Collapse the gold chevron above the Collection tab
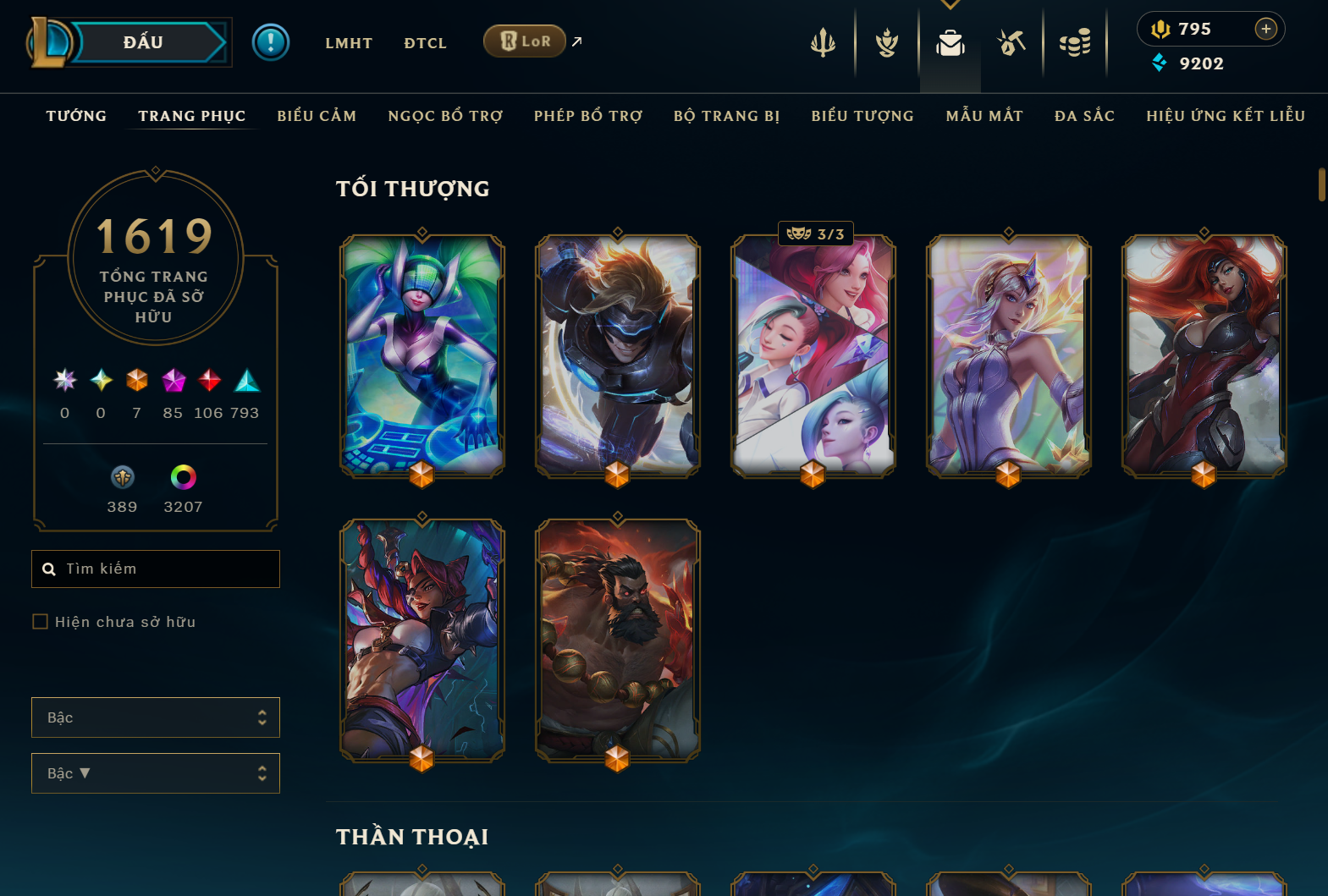Viewport: 1328px width, 896px height. tap(950, 4)
